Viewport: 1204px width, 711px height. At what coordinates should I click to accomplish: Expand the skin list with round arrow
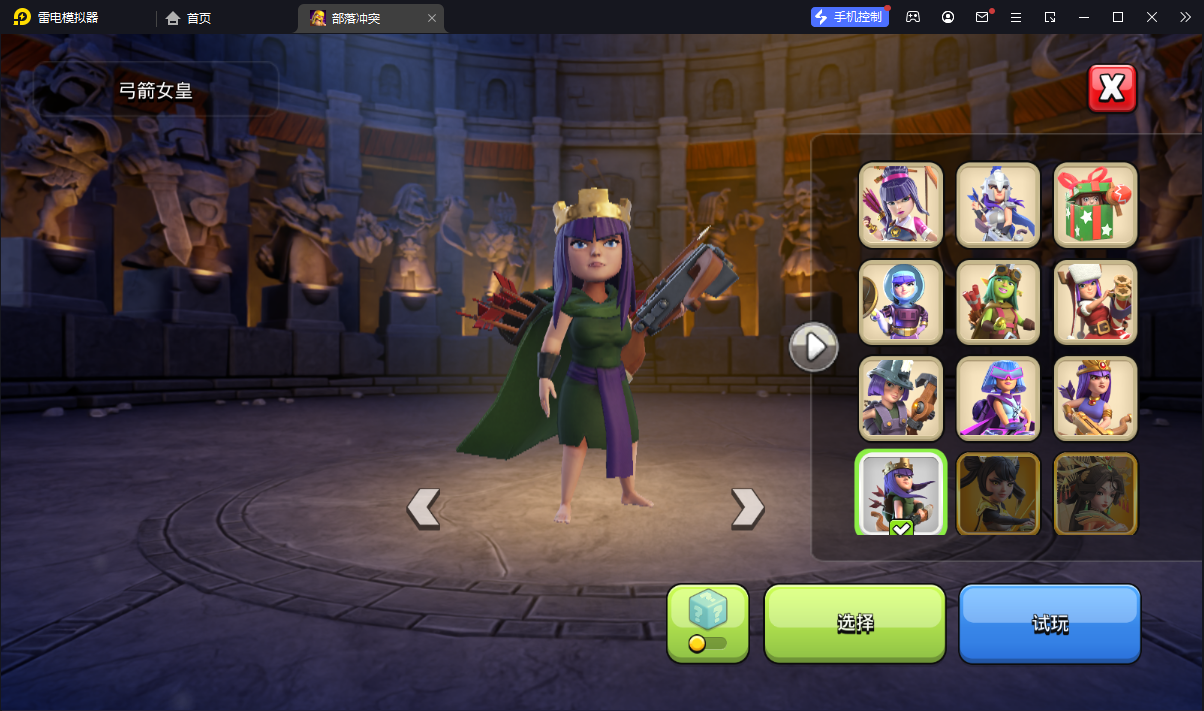point(814,347)
